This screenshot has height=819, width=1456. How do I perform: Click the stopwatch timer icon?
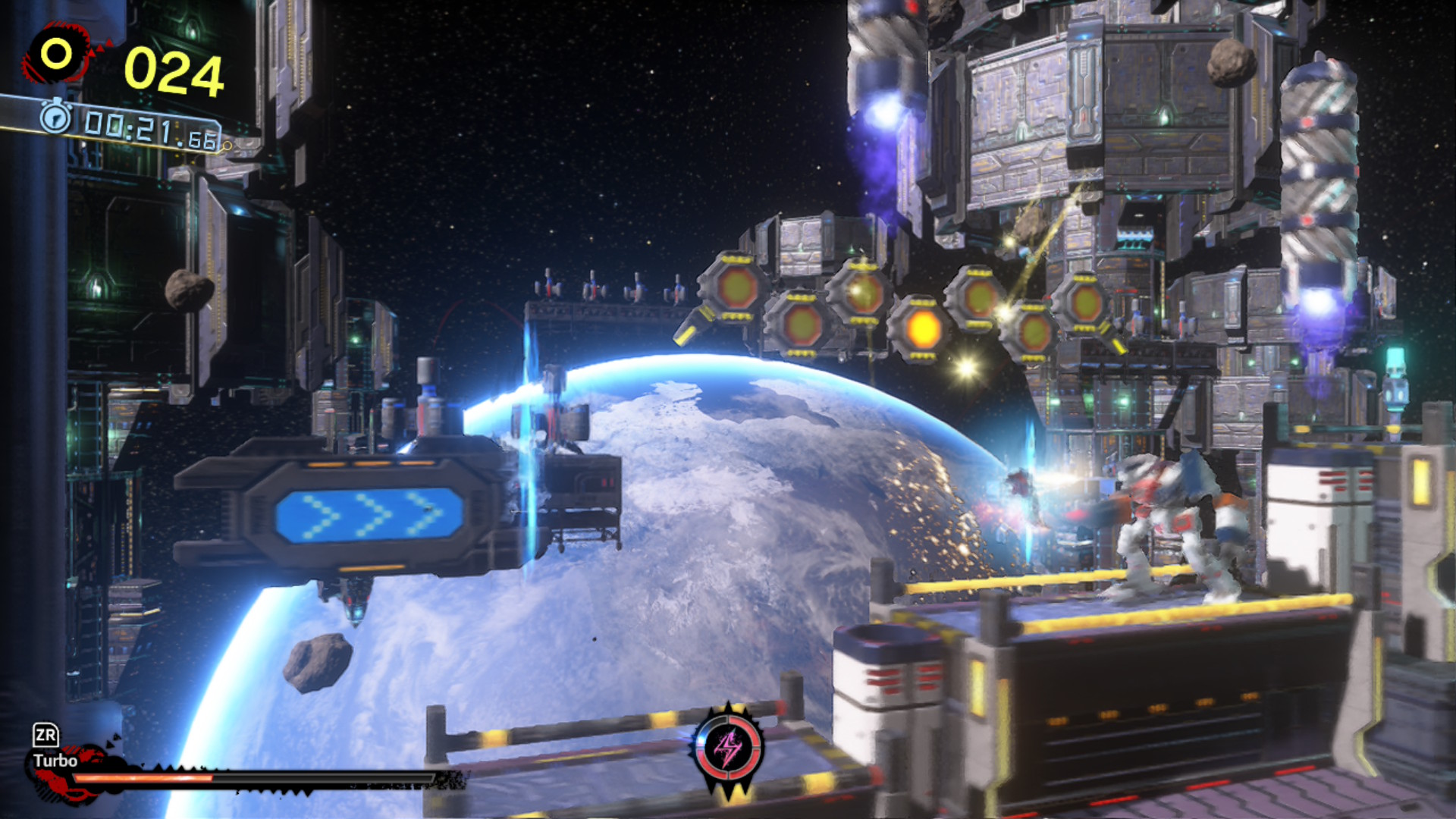pos(55,118)
